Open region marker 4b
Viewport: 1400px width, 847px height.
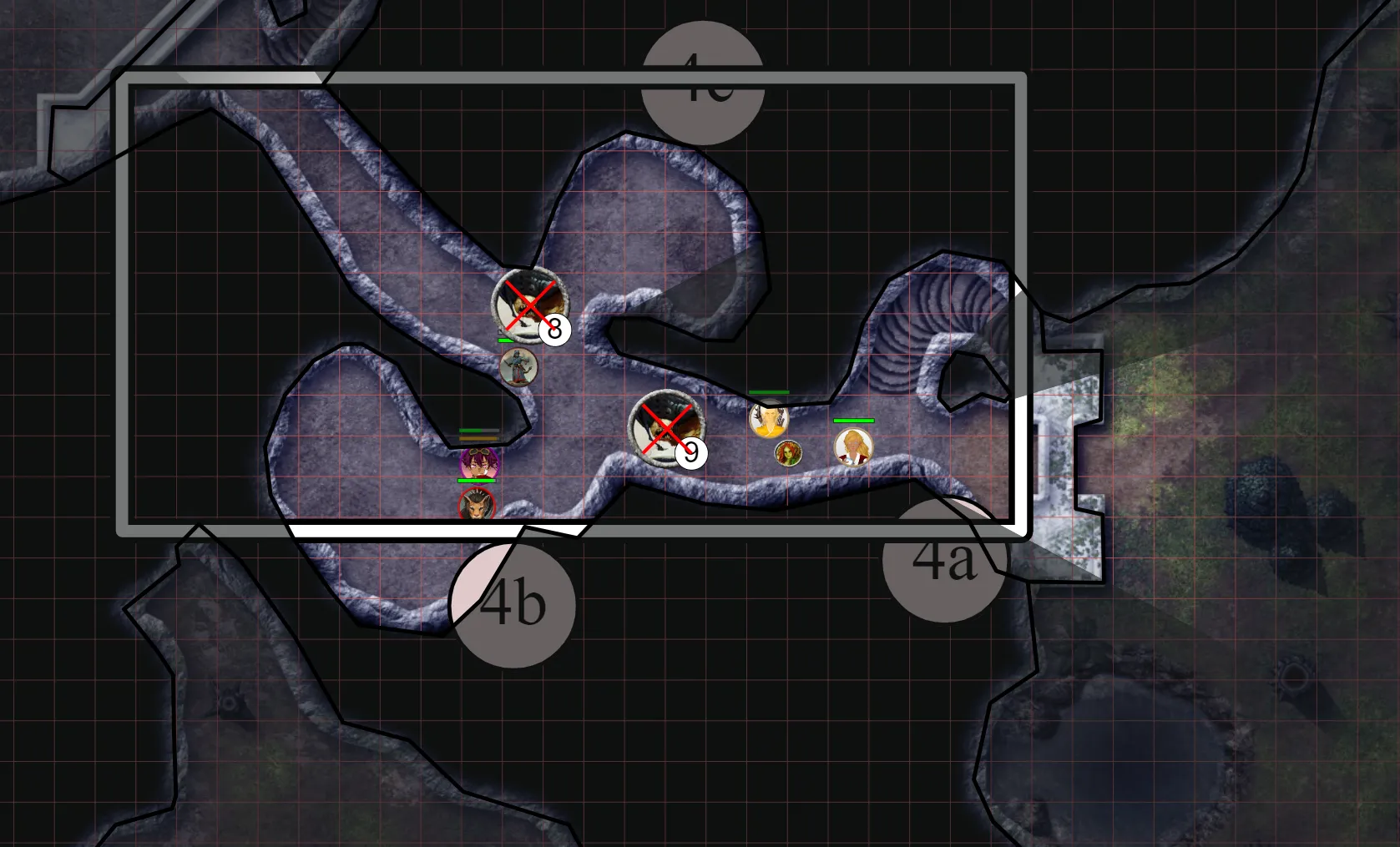pyautogui.click(x=514, y=606)
